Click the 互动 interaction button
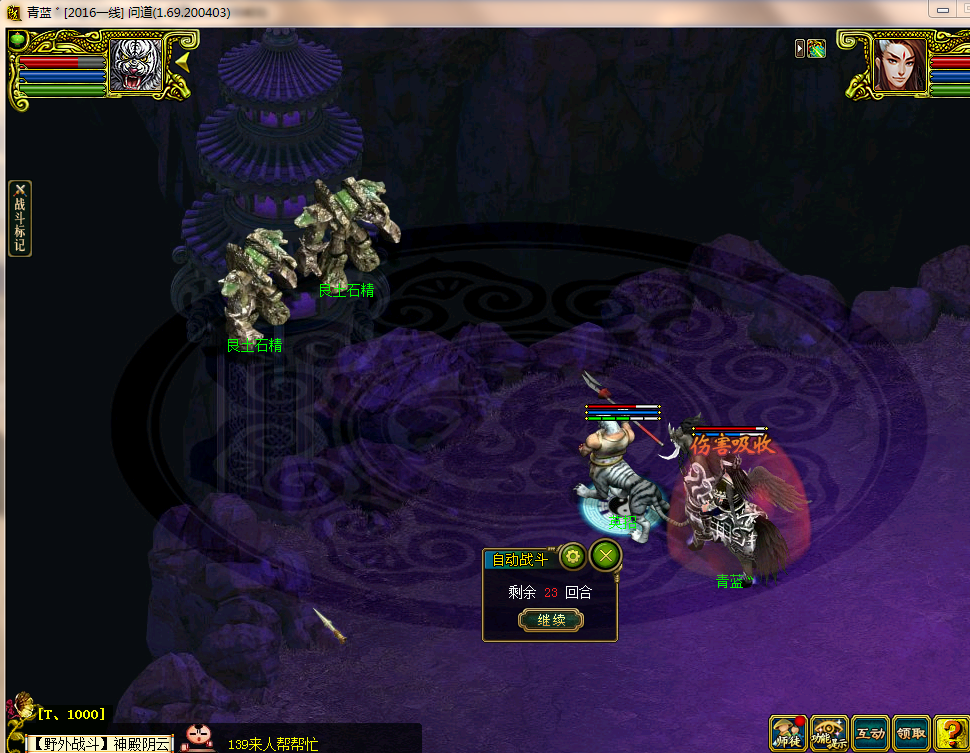The width and height of the screenshot is (970, 753). click(x=870, y=733)
